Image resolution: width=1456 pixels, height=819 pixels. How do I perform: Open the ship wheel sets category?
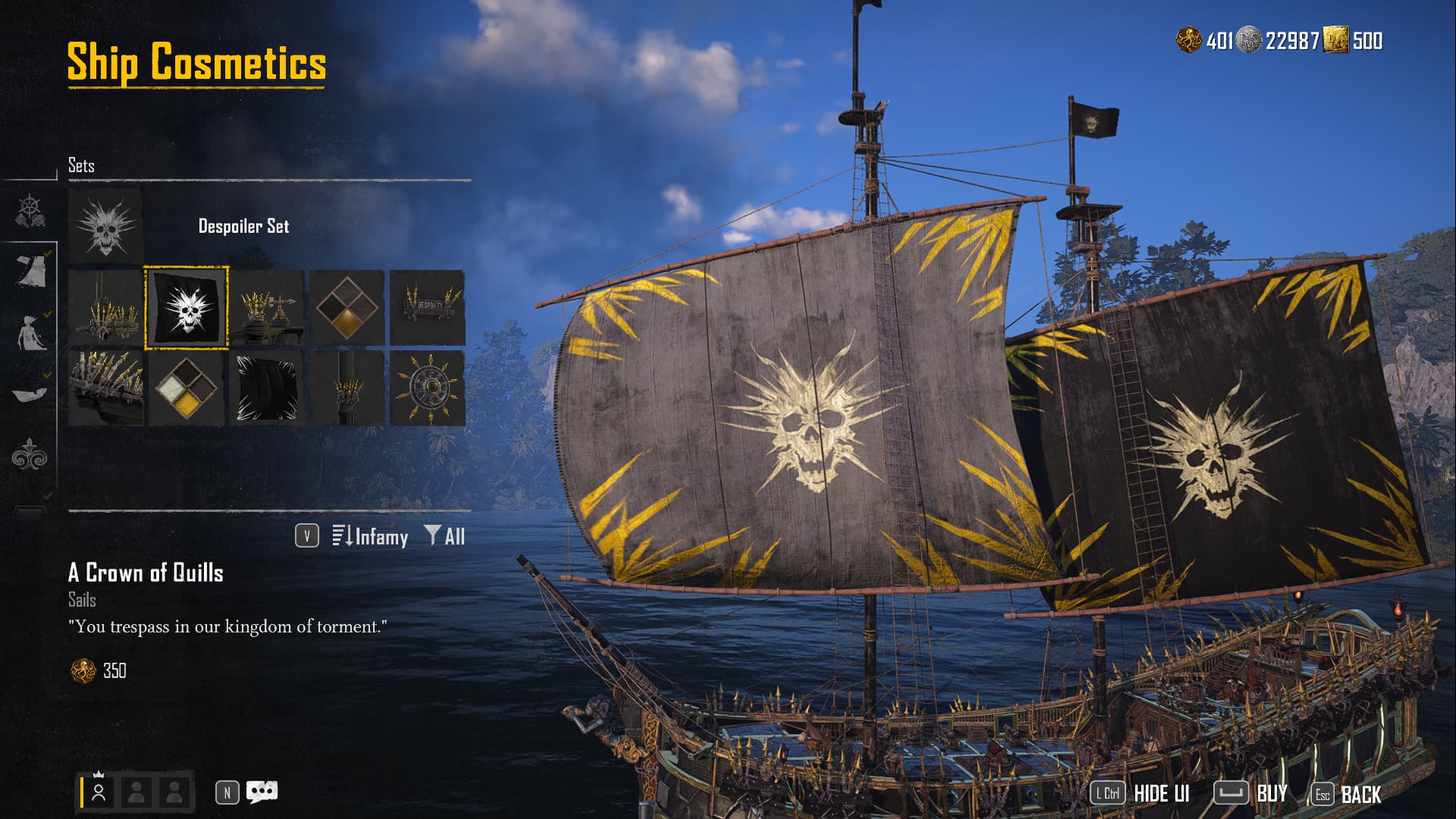(x=30, y=211)
